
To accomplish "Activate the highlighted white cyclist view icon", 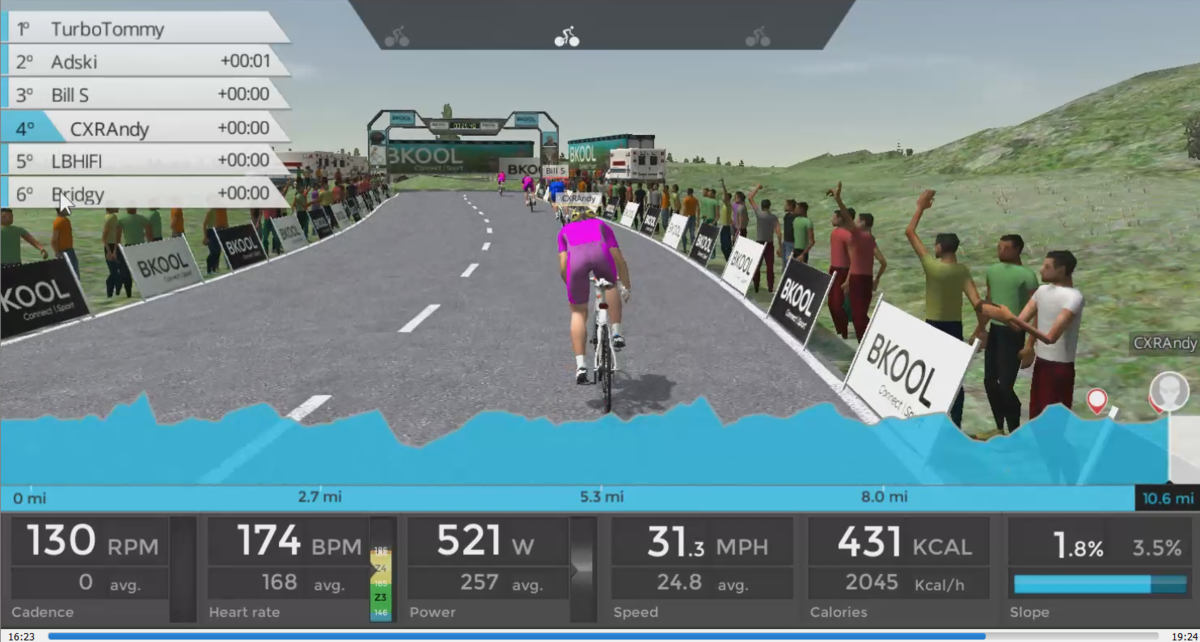I will (567, 37).
